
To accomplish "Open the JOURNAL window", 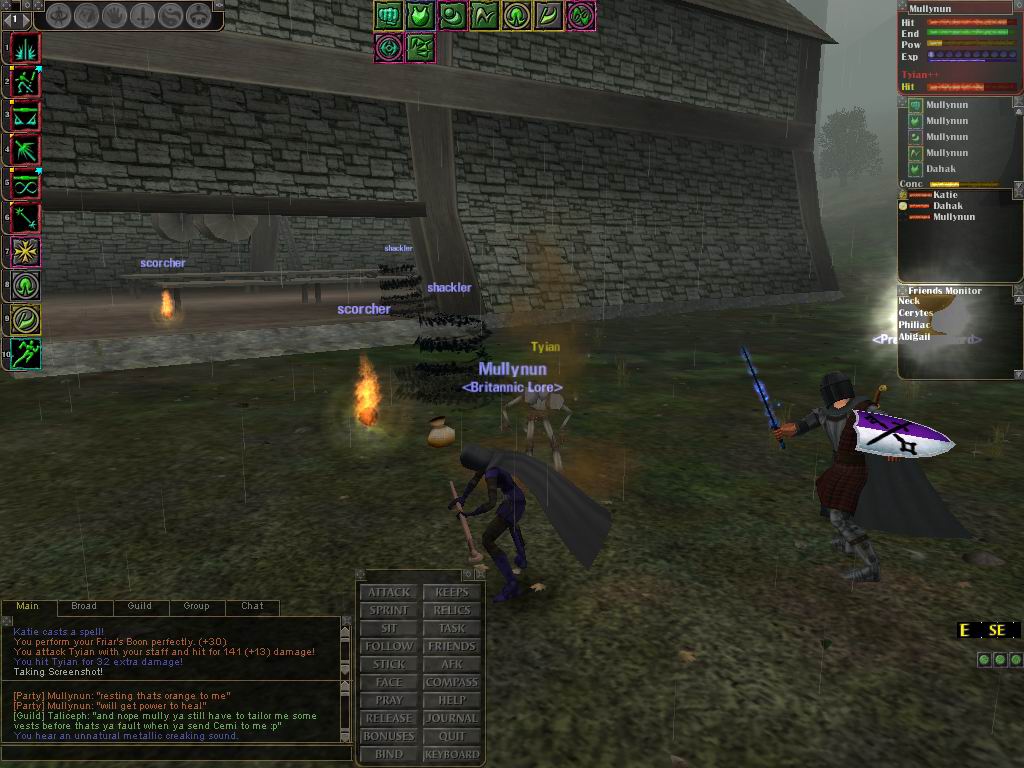I will click(452, 718).
